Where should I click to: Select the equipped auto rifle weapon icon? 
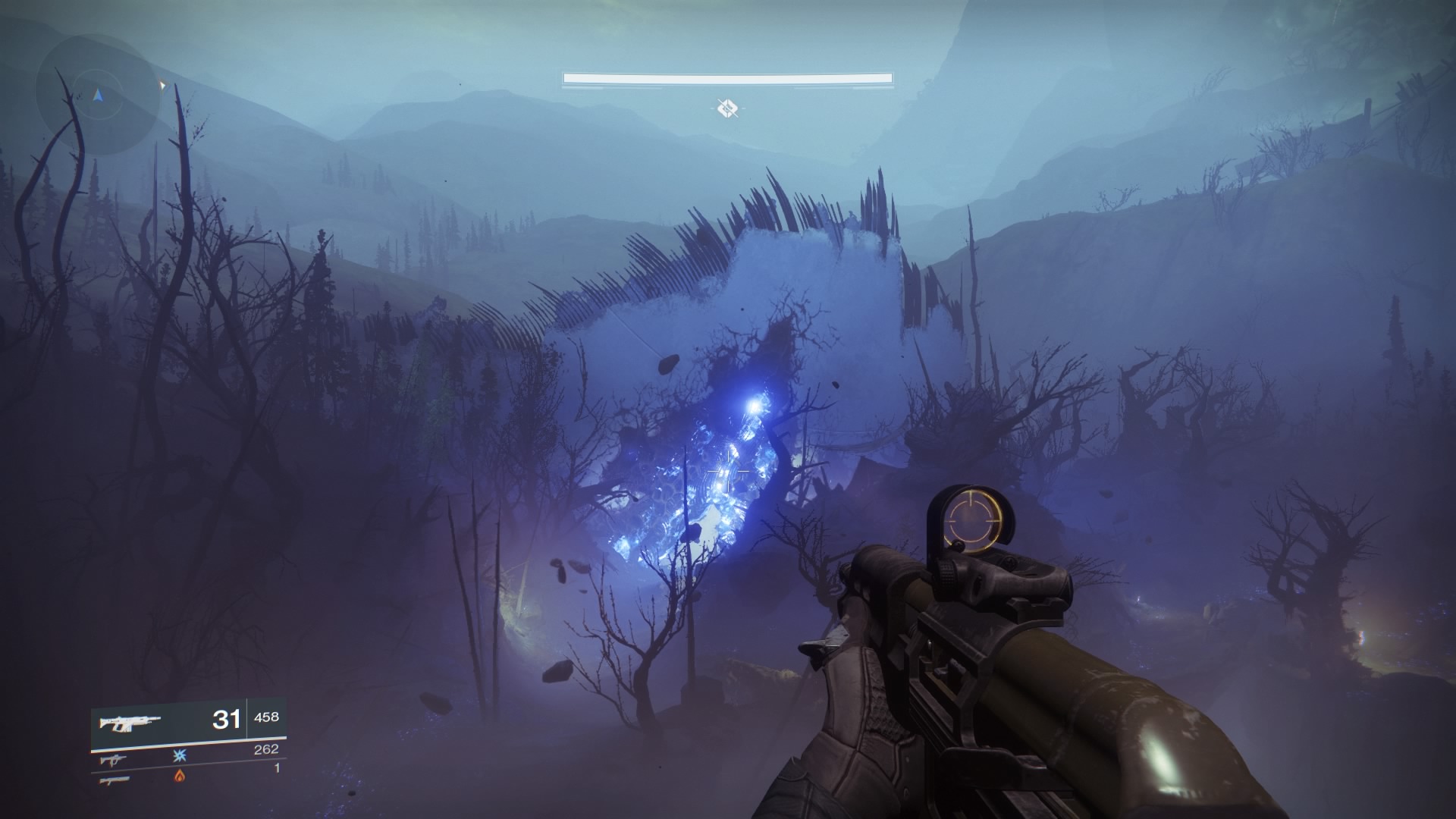tap(131, 721)
